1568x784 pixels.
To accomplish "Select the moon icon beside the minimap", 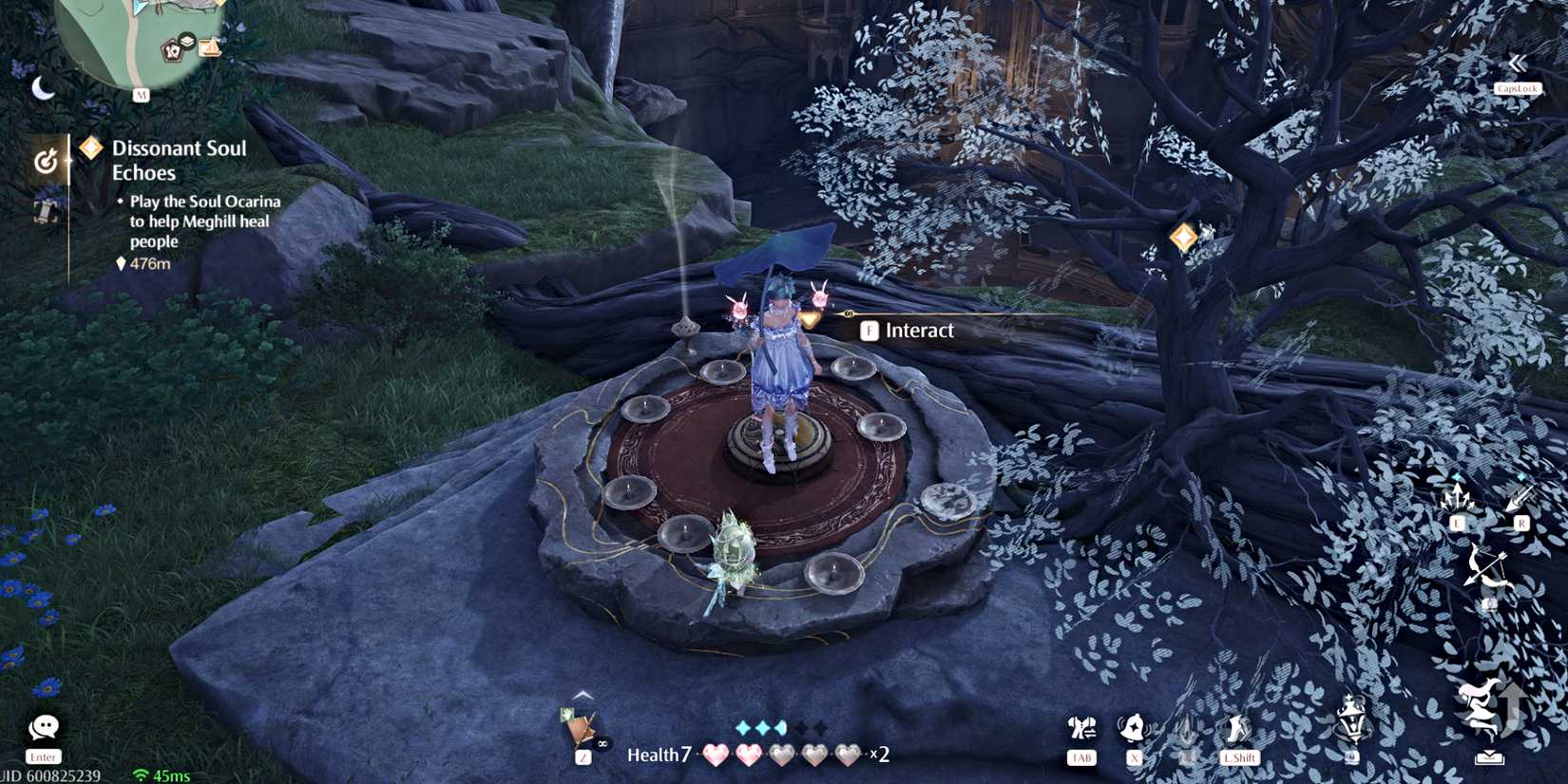I will (42, 90).
